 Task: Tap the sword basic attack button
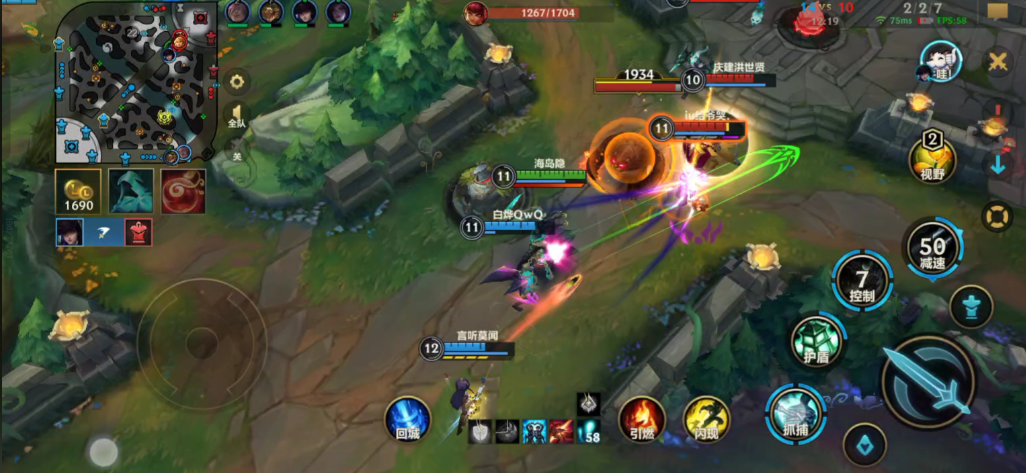[x=927, y=381]
